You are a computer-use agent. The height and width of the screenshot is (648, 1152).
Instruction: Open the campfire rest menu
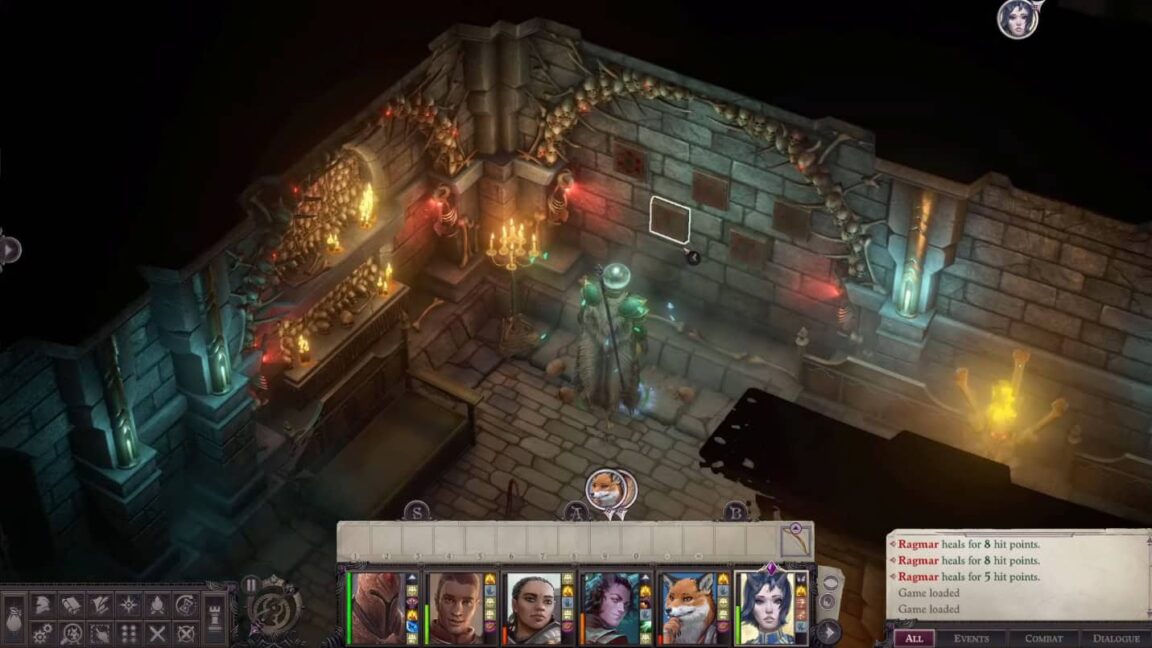(157, 604)
